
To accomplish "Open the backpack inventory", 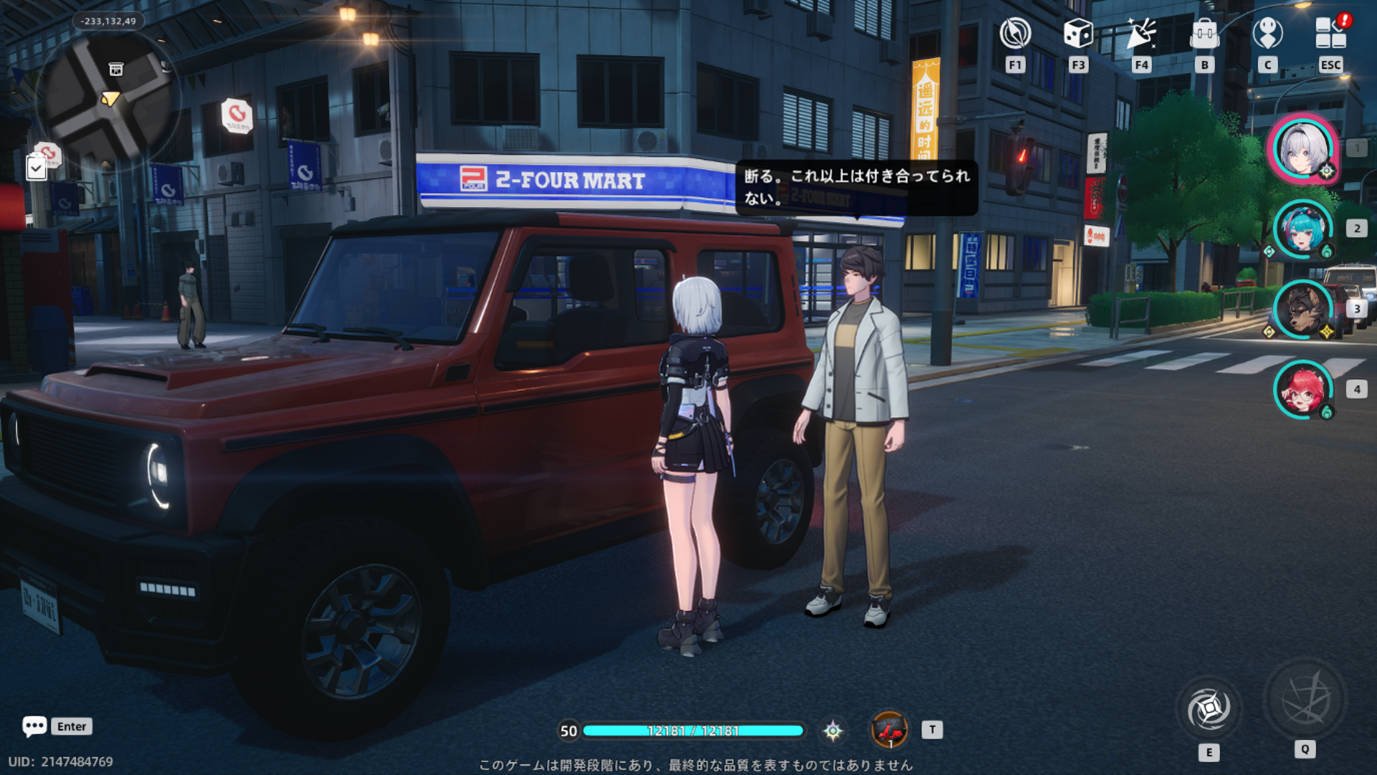I will 1204,34.
